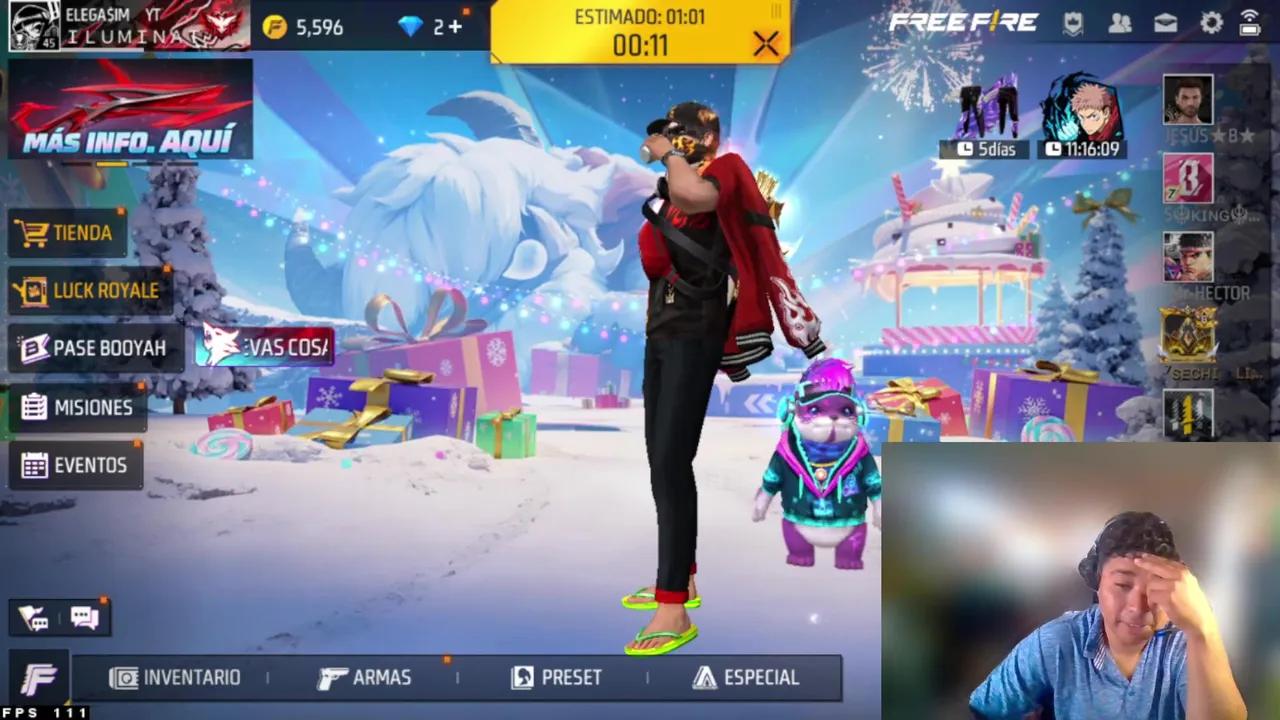1280x720 pixels.
Task: Close the ESTIMADO countdown popup
Action: (x=766, y=44)
